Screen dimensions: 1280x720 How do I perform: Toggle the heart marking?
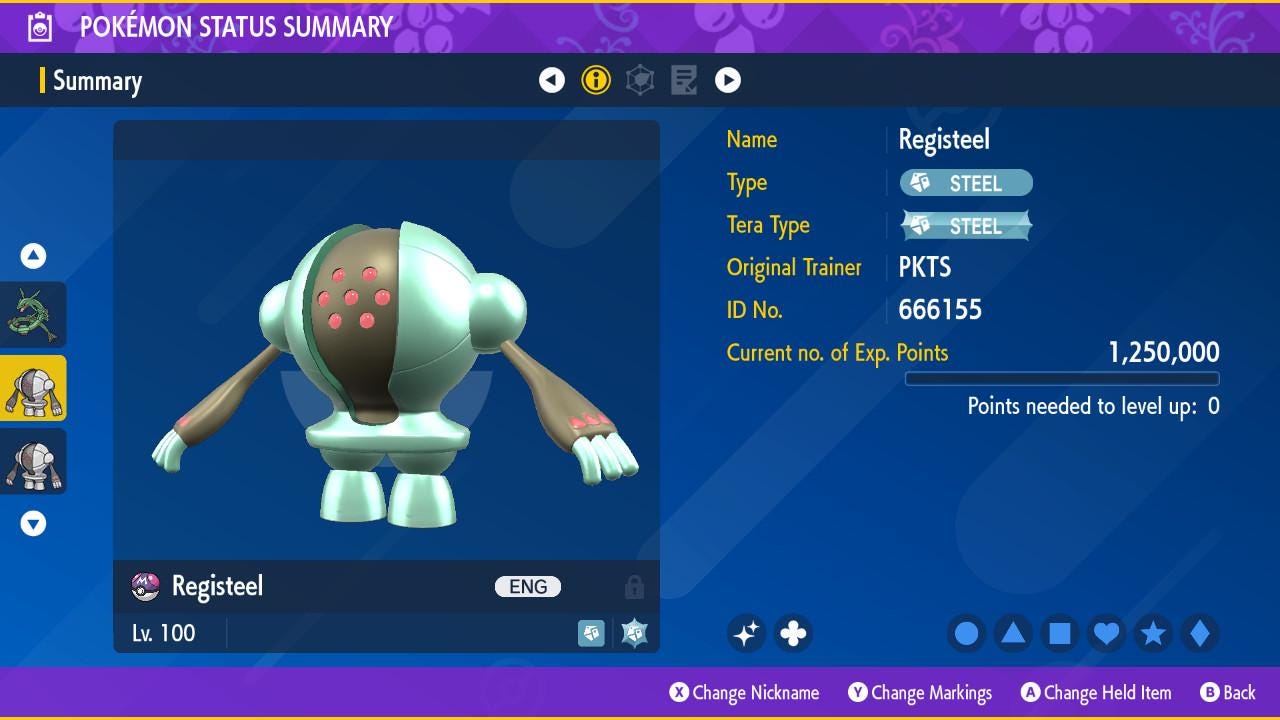click(x=1106, y=633)
